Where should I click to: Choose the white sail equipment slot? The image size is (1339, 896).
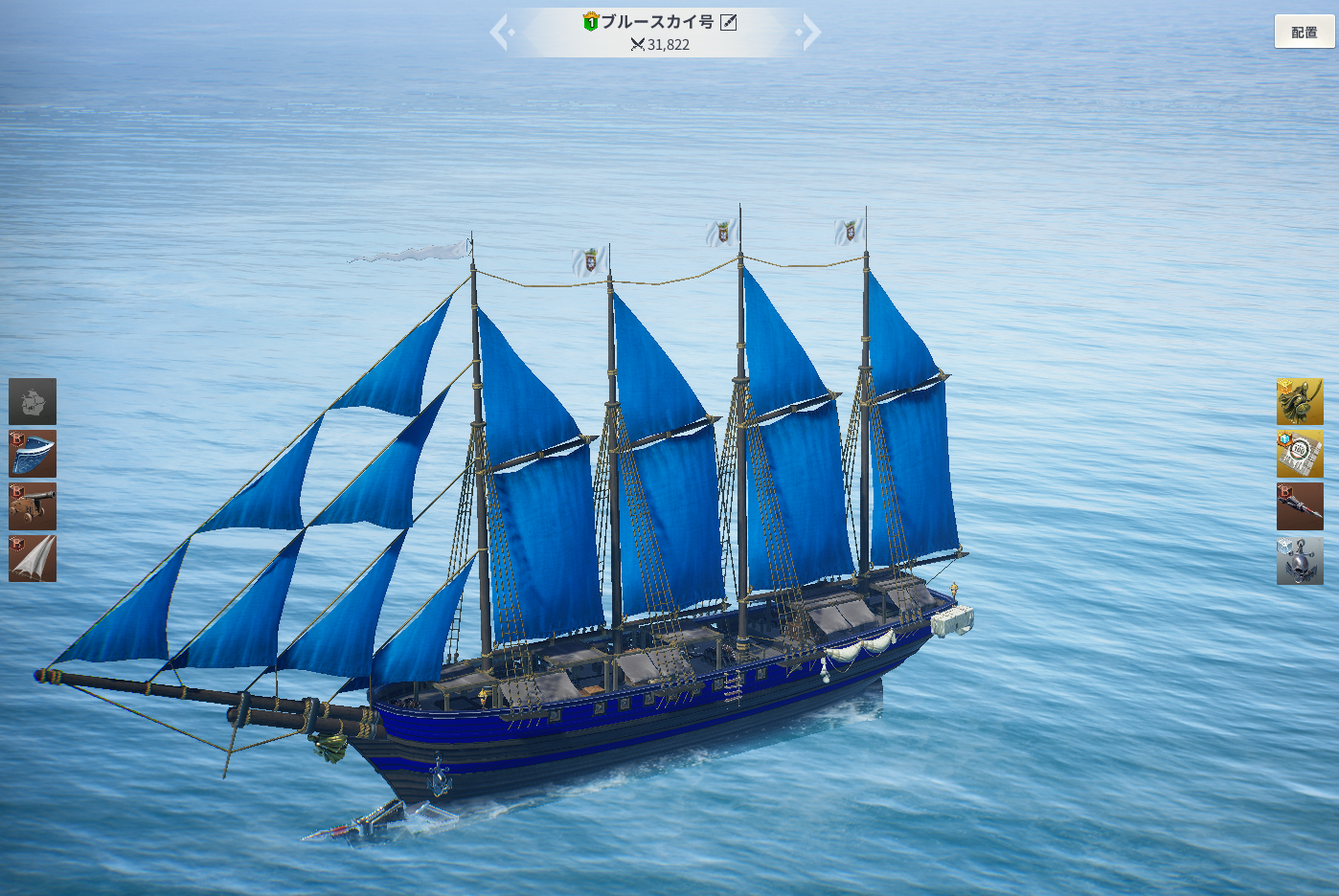tap(33, 558)
